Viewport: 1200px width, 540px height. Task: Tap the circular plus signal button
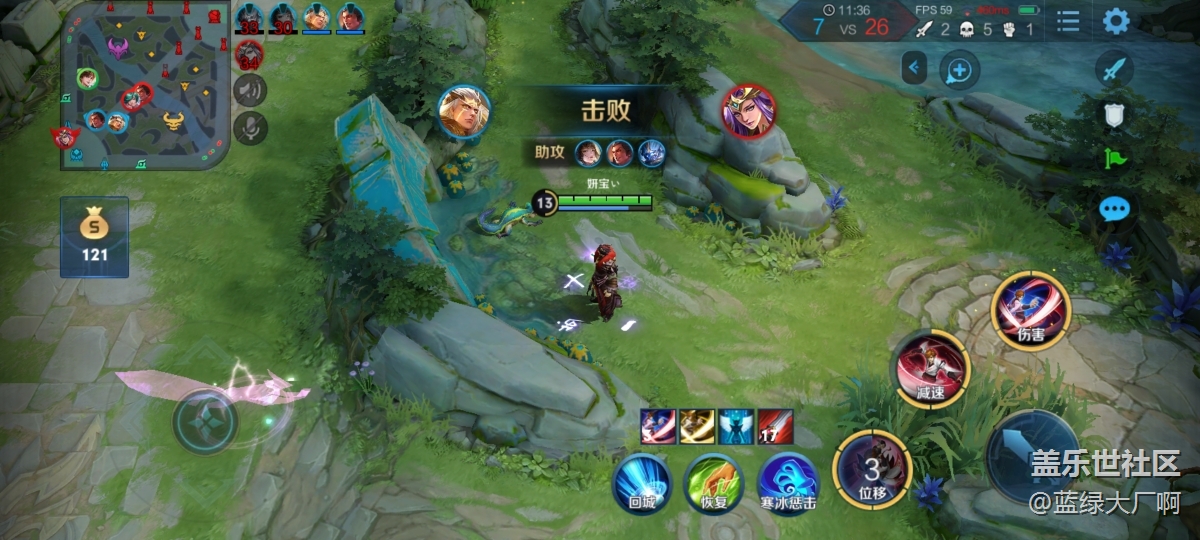pyautogui.click(x=959, y=70)
